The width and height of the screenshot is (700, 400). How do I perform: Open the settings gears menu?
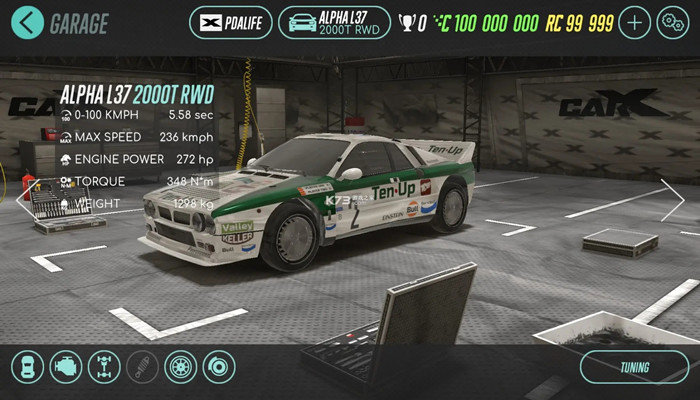pyautogui.click(x=670, y=21)
